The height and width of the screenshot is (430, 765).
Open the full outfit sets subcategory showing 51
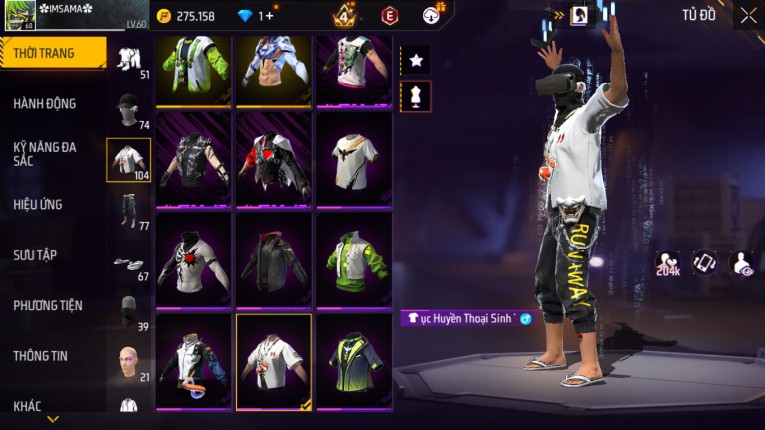(x=128, y=58)
